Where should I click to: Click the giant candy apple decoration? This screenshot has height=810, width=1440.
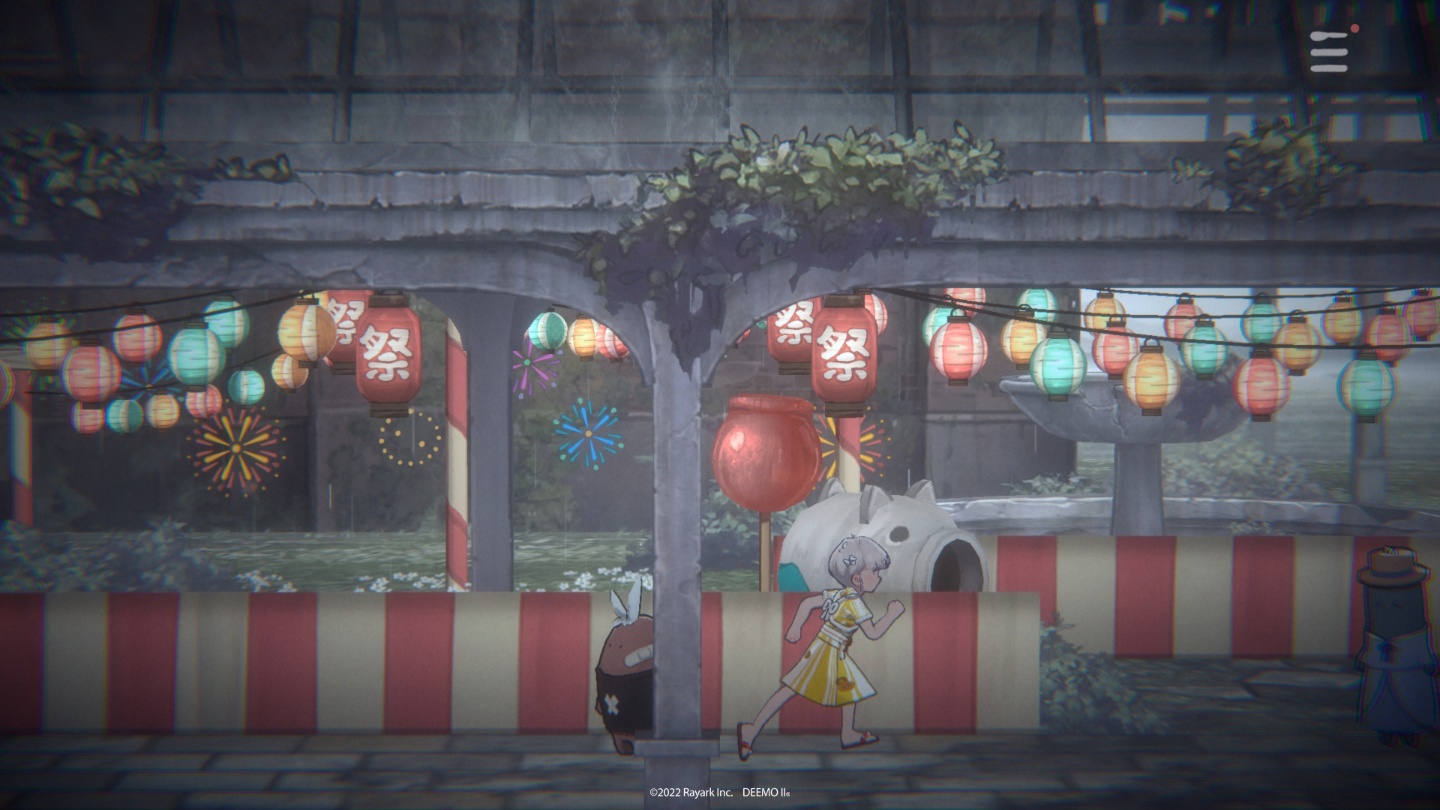[764, 450]
